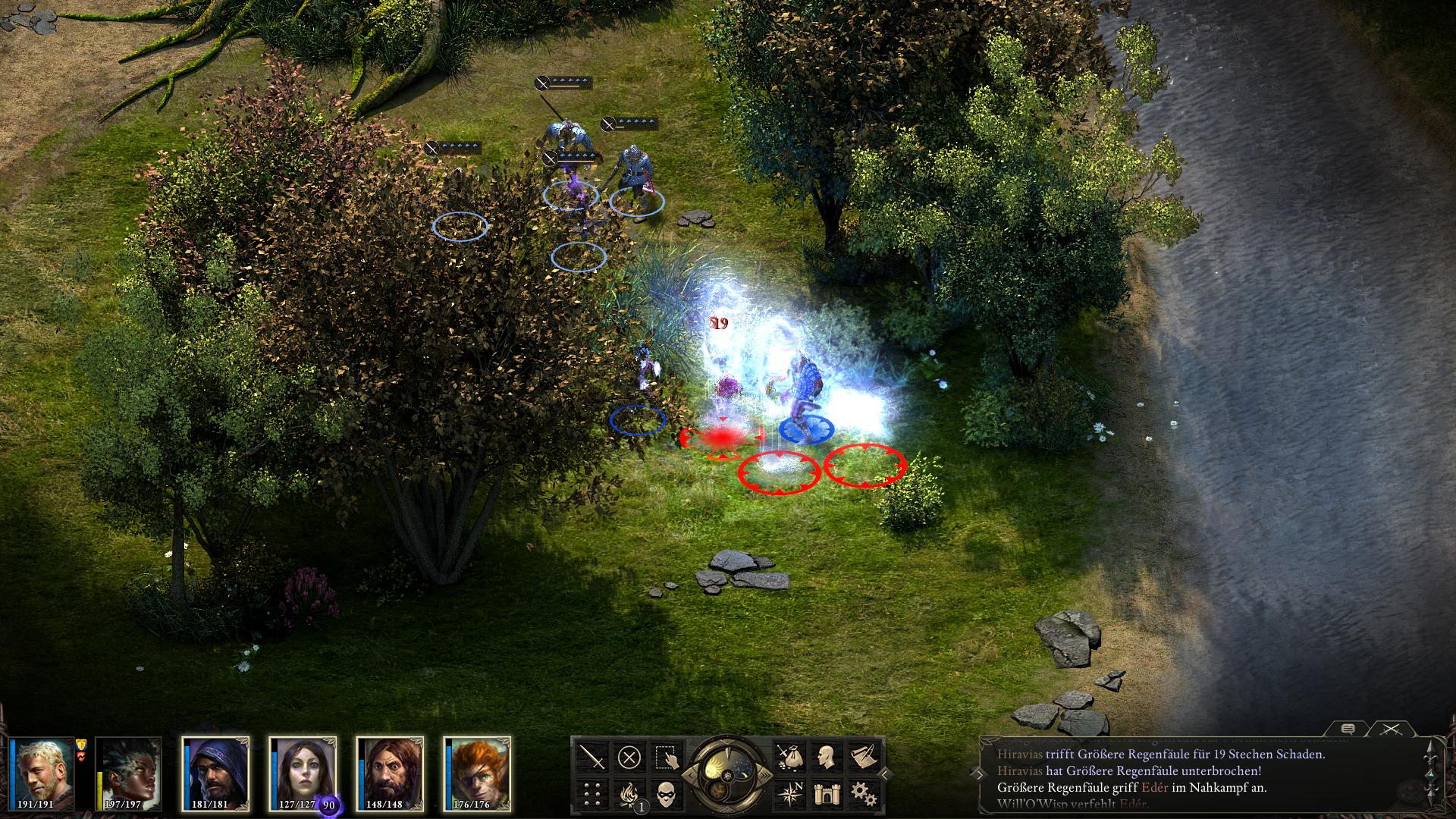Select the brown-bearded man portrait
This screenshot has width=1456, height=819.
[x=390, y=772]
